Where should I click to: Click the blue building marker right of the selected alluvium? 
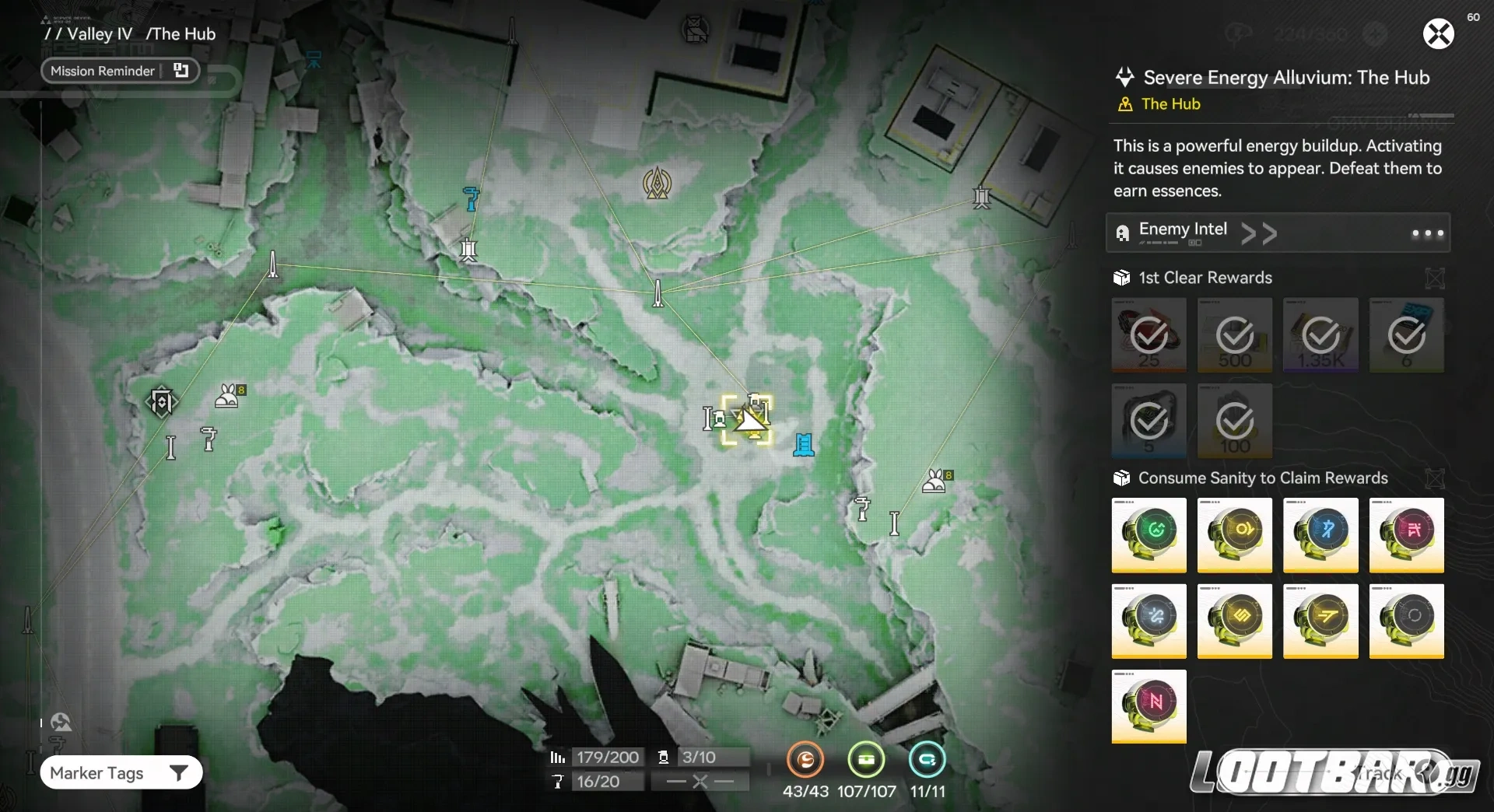point(805,444)
